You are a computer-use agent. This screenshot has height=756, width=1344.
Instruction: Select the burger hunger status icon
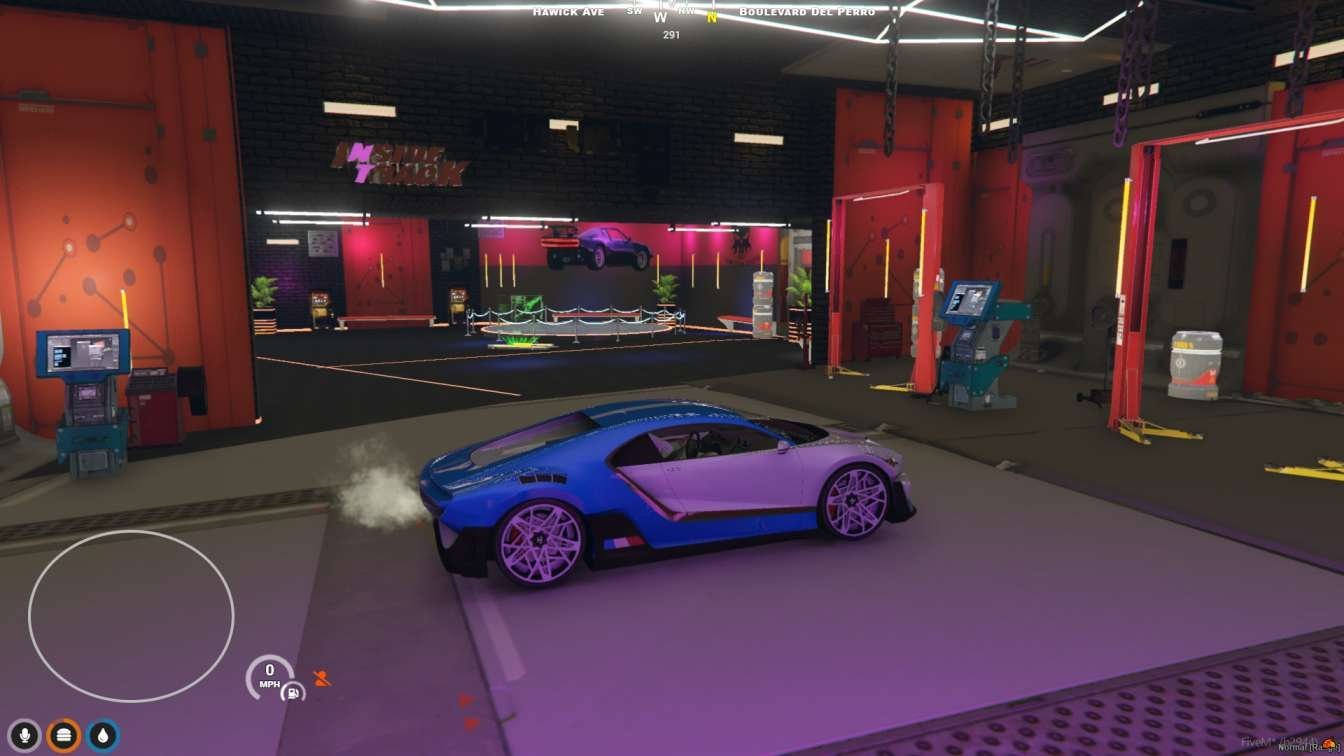pyautogui.click(x=63, y=736)
